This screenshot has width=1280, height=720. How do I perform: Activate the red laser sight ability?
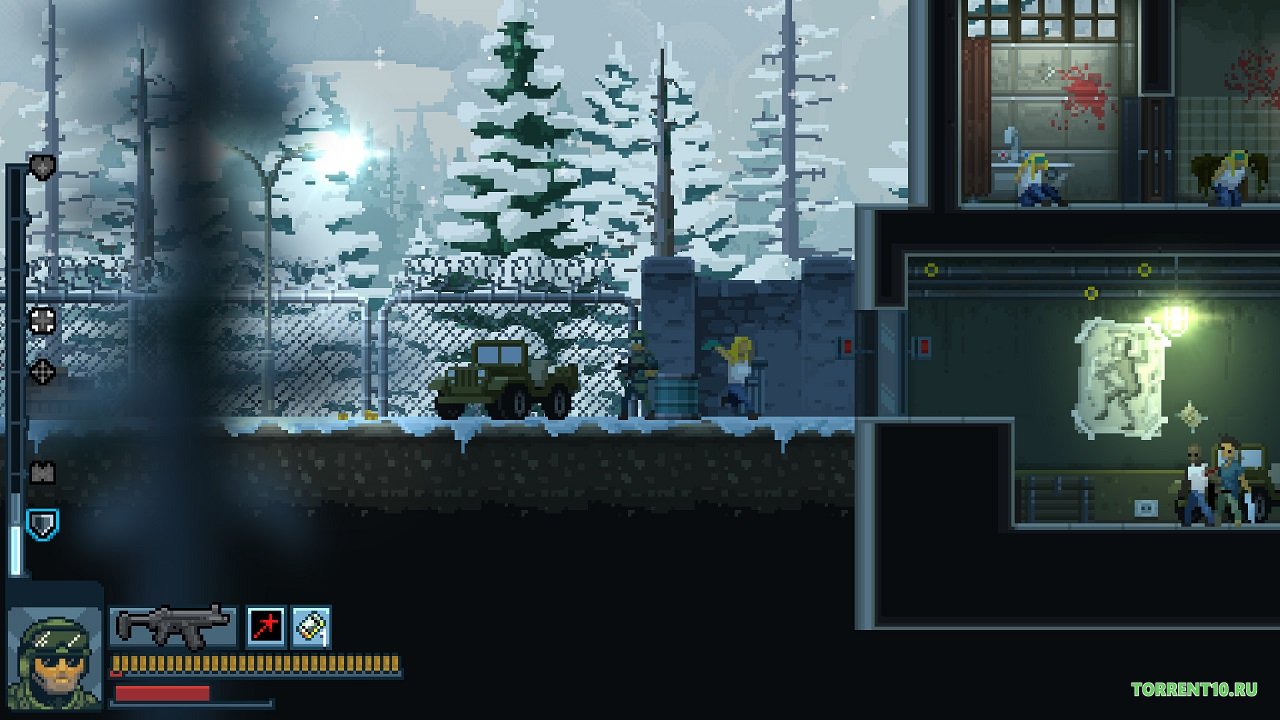pos(266,627)
